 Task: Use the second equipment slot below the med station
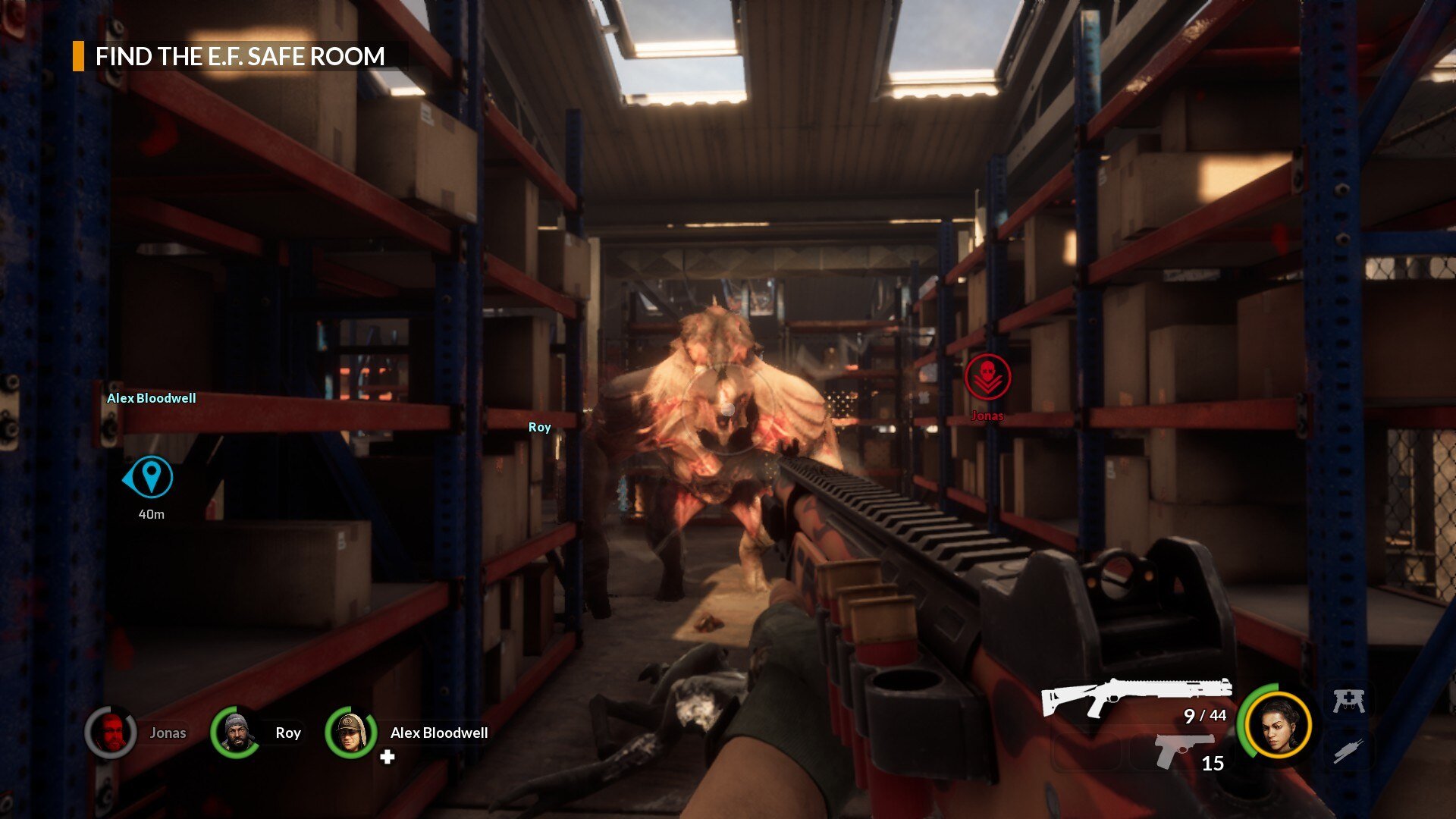[1349, 752]
